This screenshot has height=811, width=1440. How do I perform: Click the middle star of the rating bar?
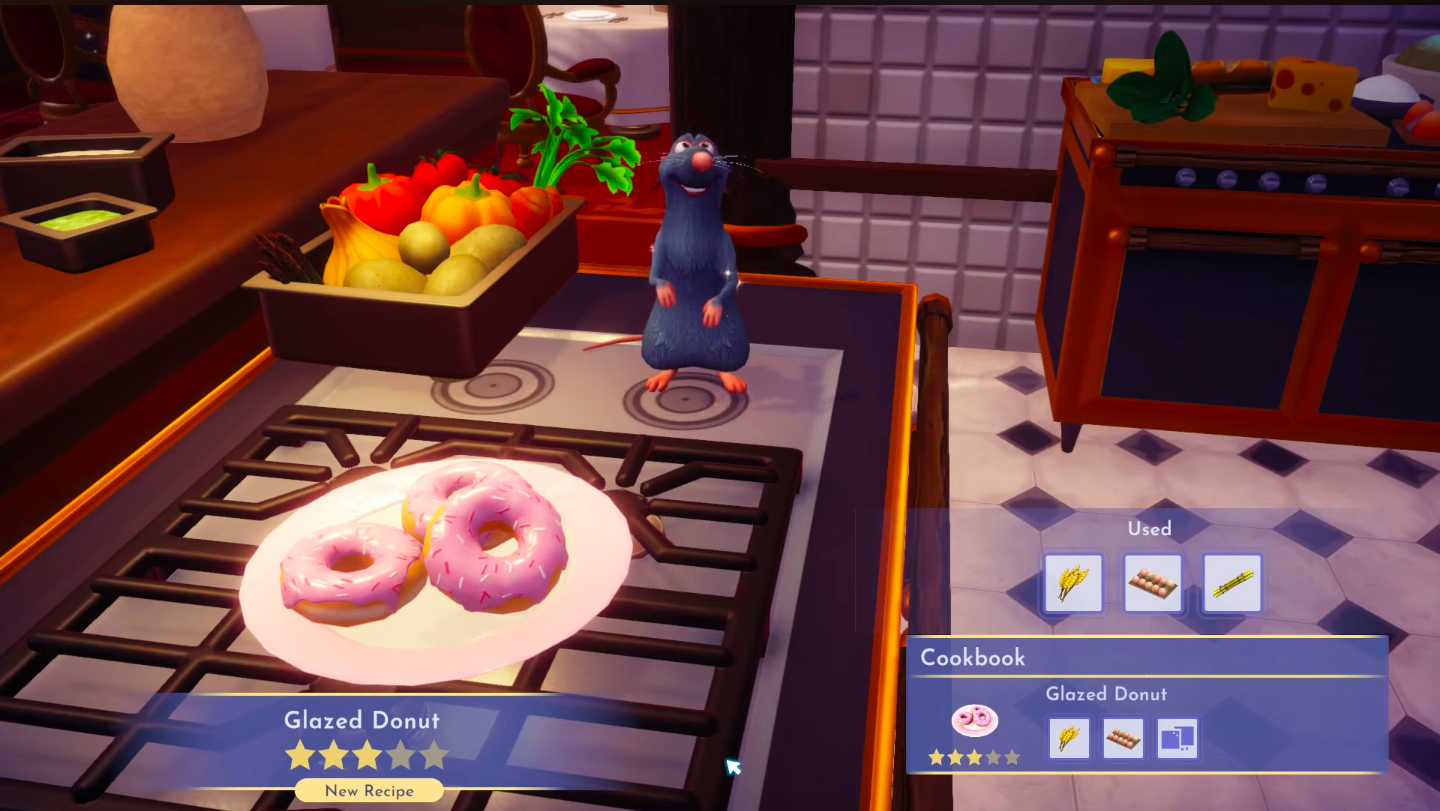(368, 756)
